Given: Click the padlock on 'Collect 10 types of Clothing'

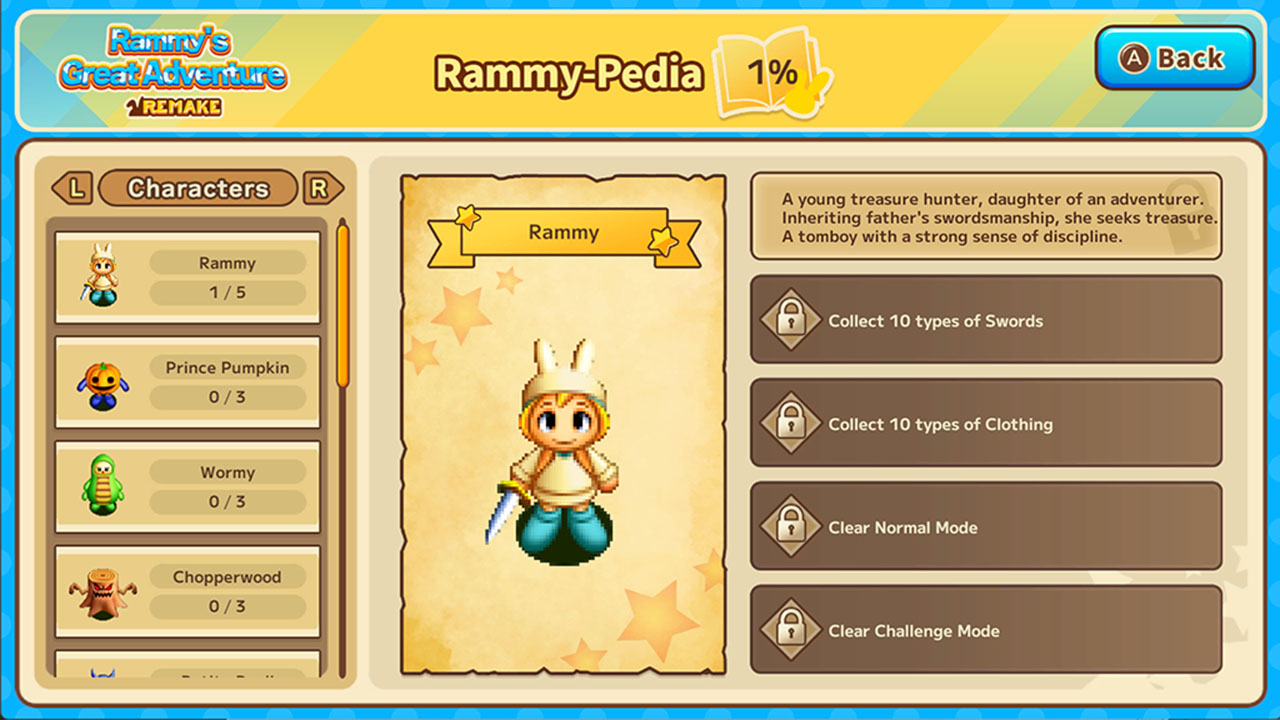Looking at the screenshot, I should tap(791, 422).
